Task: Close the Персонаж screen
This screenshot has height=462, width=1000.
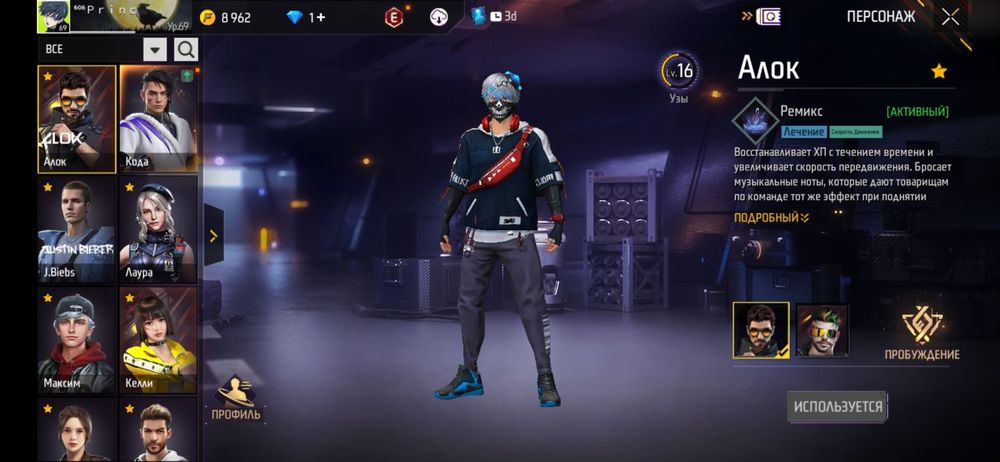Action: click(950, 16)
